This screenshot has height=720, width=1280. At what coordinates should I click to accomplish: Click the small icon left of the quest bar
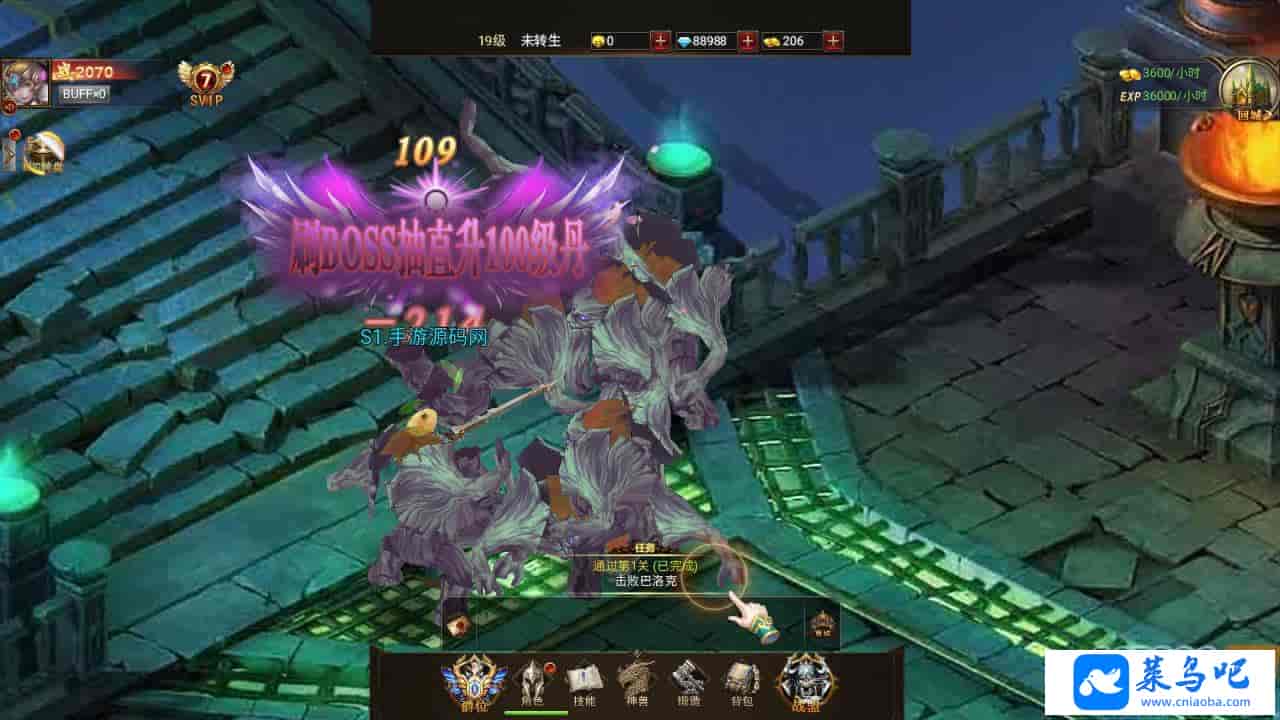pos(458,626)
